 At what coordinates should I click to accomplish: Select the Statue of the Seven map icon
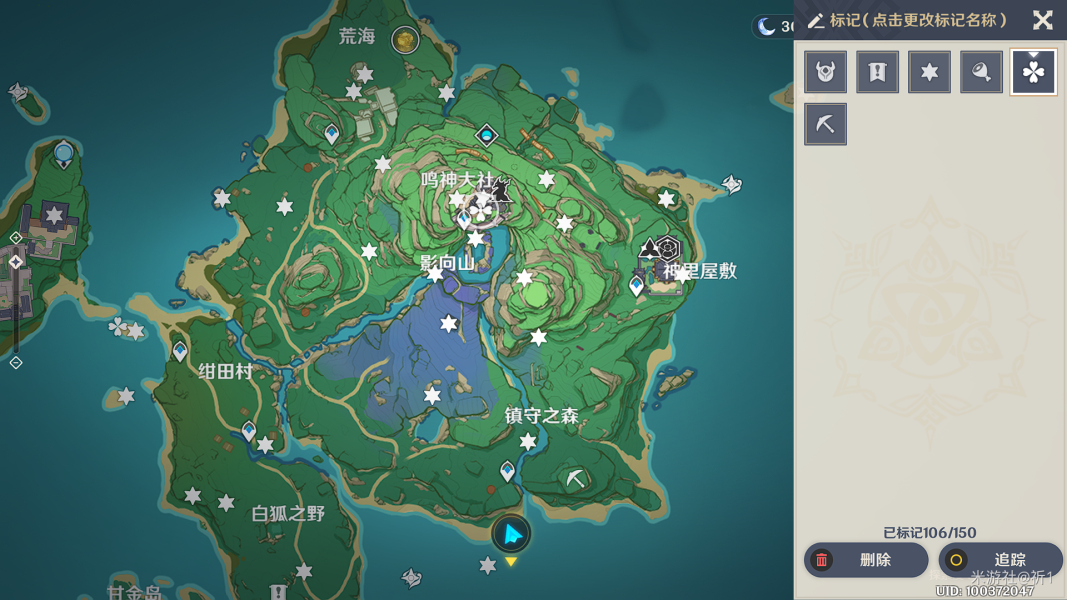click(x=63, y=155)
